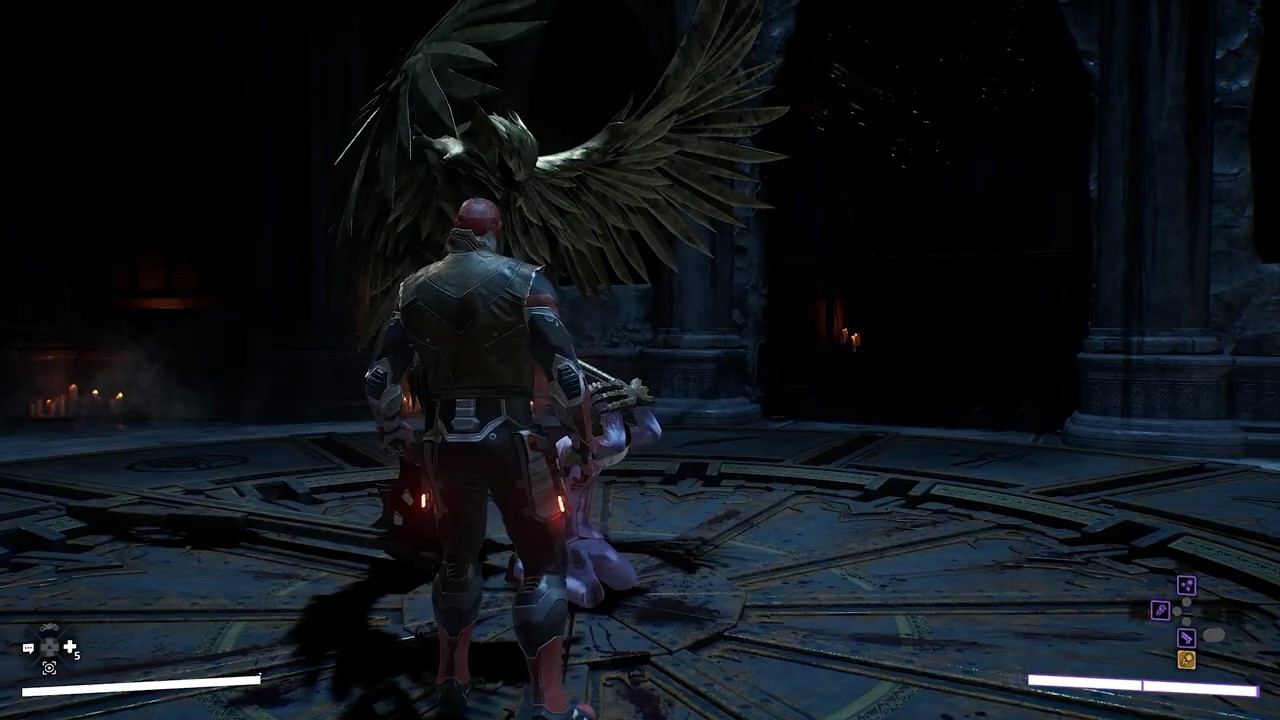Activate the AR scan eye icon
The image size is (1280, 720).
49,668
